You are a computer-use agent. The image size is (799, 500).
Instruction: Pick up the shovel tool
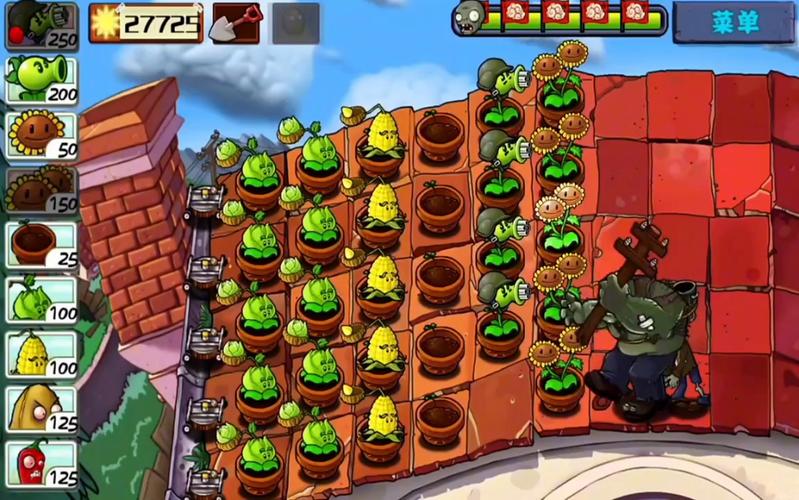click(236, 22)
